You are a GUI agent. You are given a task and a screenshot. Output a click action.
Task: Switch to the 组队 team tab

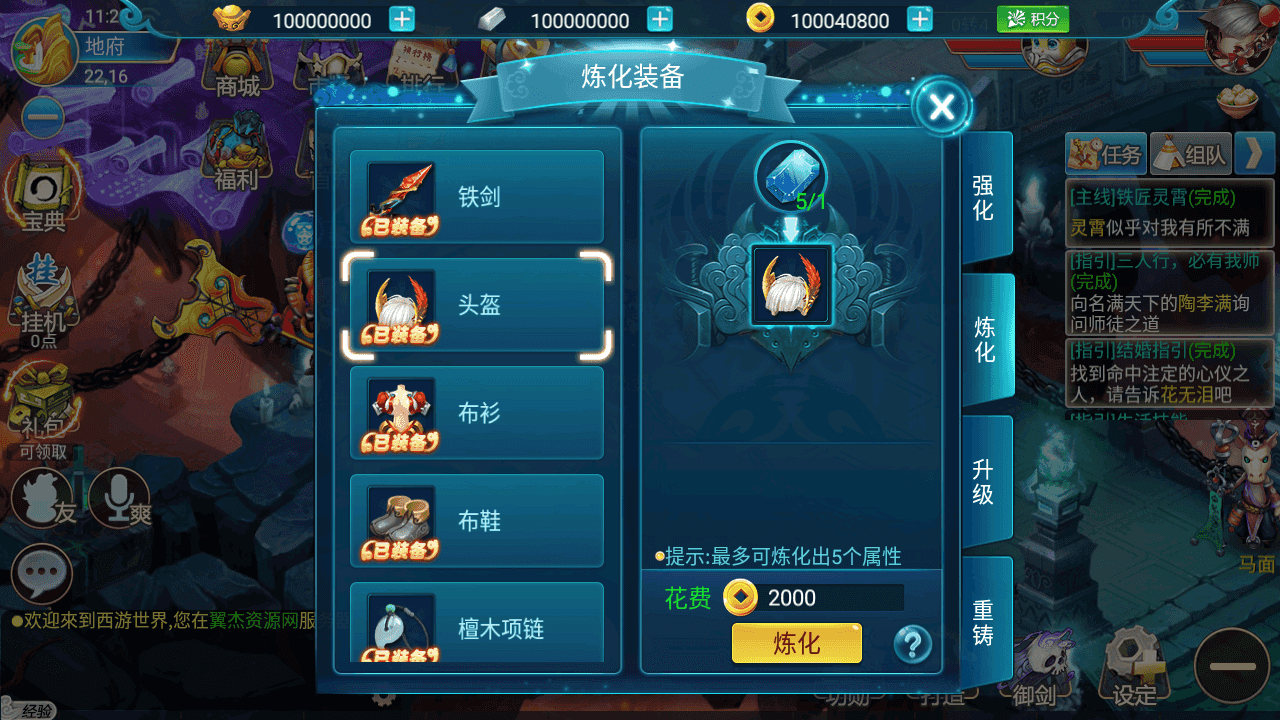coord(1190,154)
